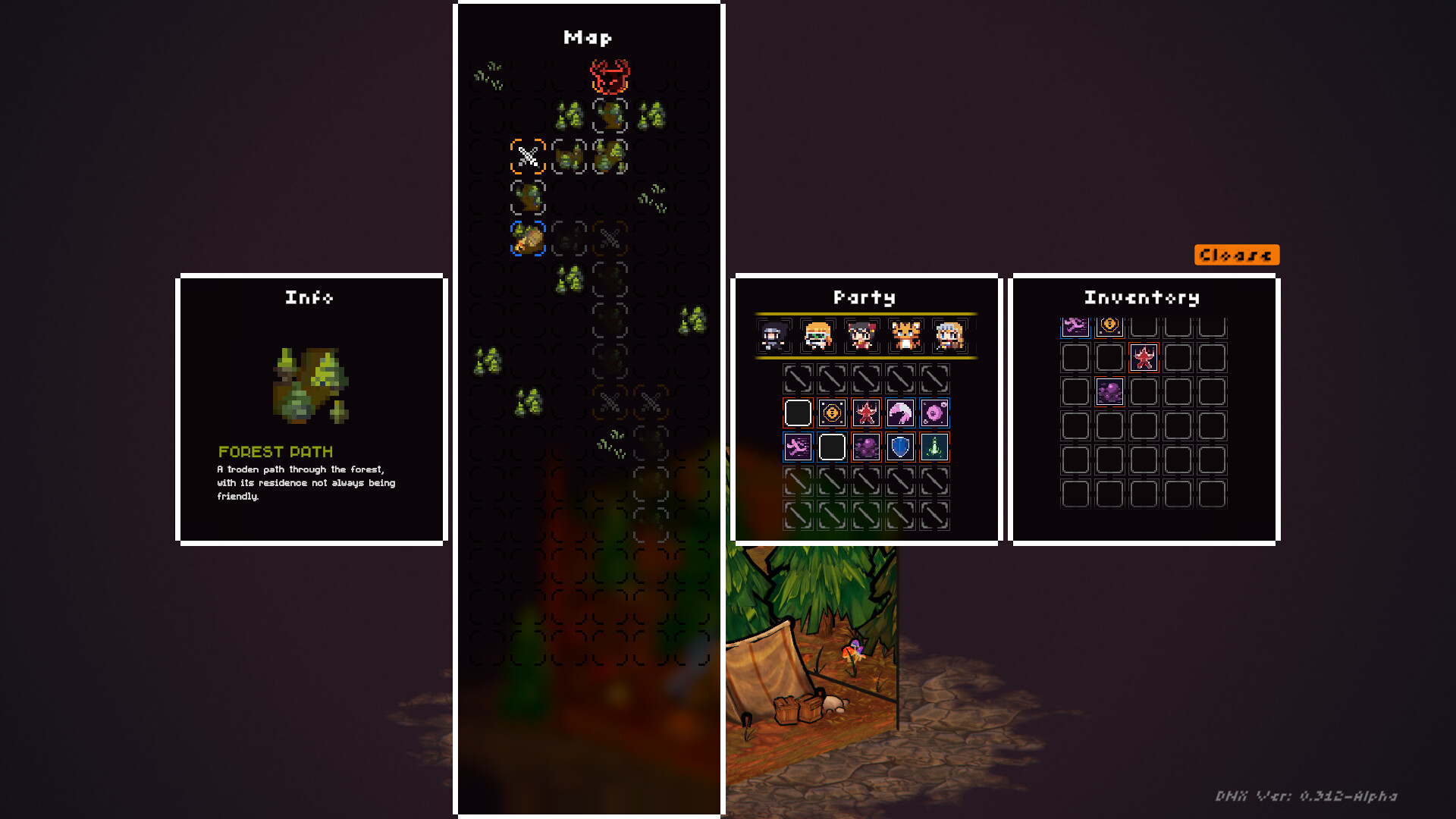Select the blue shield item in the Party panel

point(899,447)
